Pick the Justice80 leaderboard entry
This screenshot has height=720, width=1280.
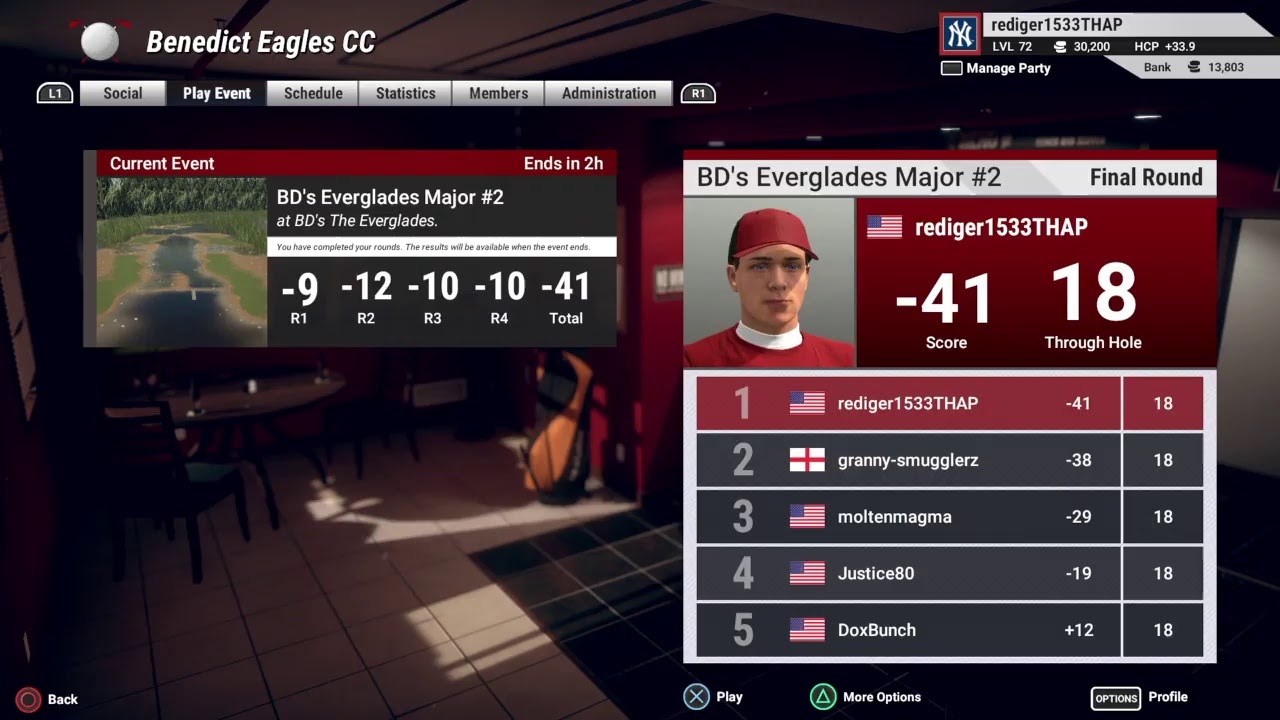coord(949,573)
